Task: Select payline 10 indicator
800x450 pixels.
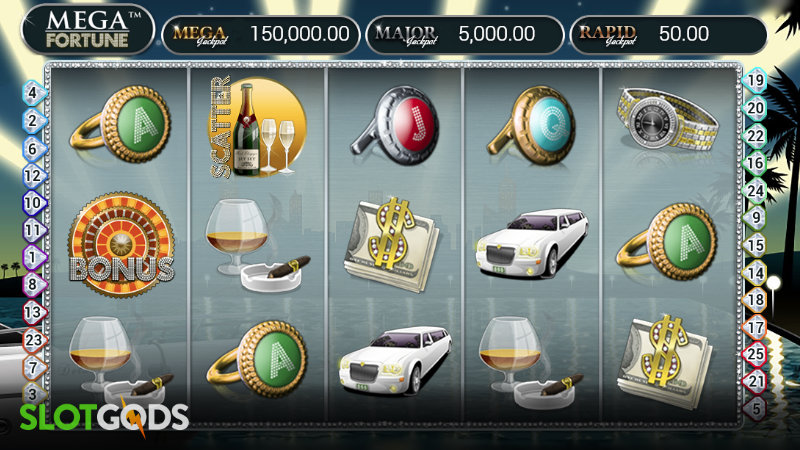Action: point(32,202)
